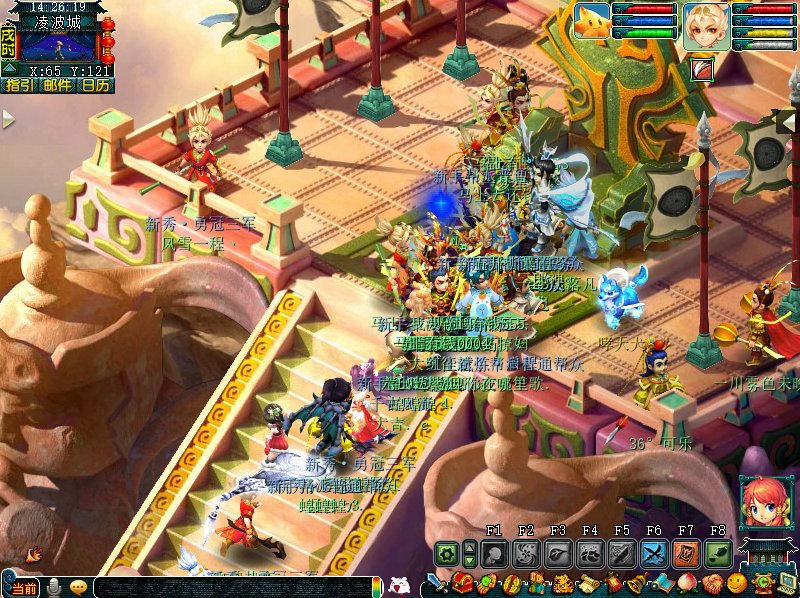The height and width of the screenshot is (598, 800).
Task: Open the red treasure chest menu icon
Action: [462, 584]
